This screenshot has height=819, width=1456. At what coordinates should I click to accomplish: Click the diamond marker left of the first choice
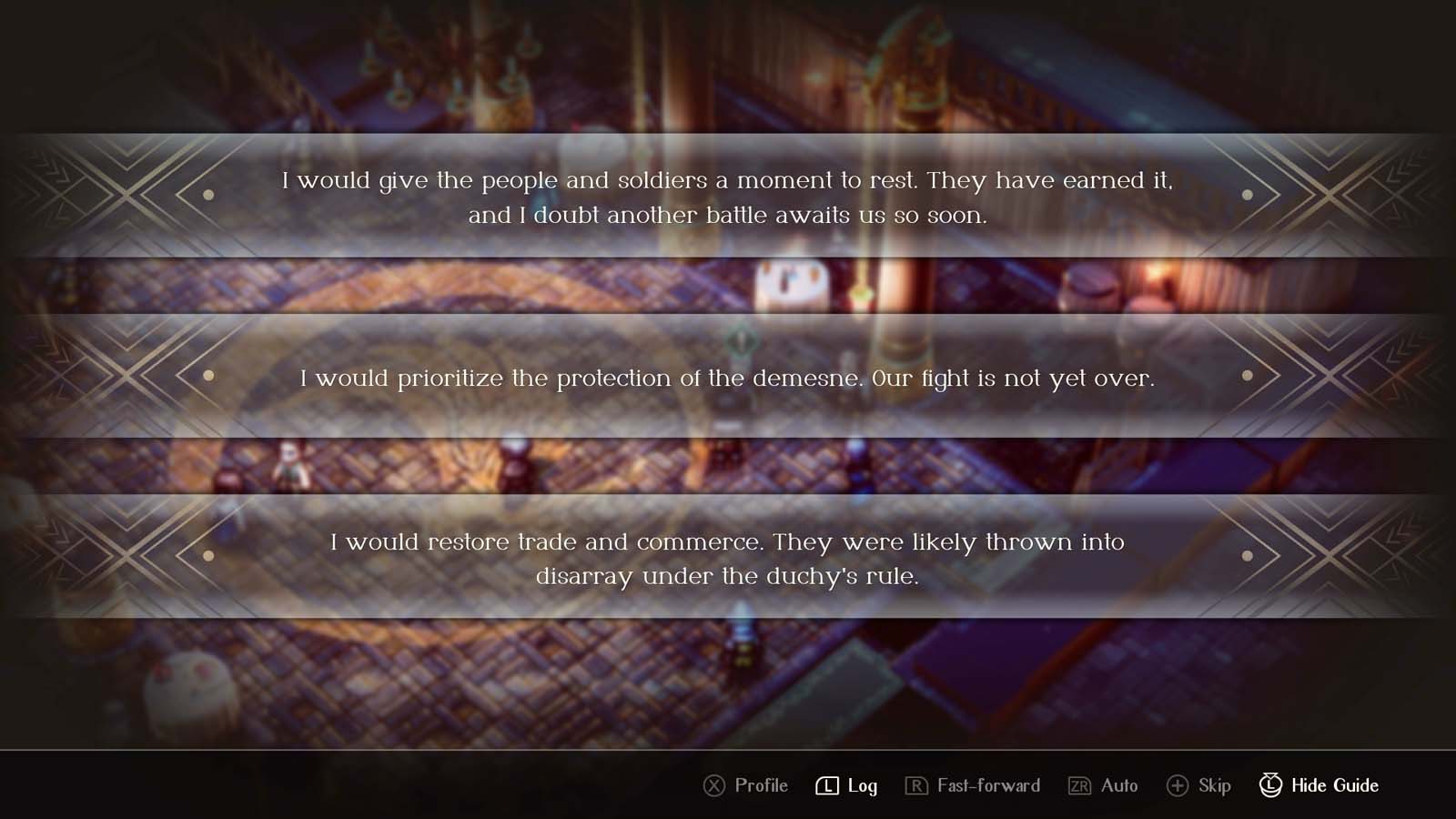(207, 197)
